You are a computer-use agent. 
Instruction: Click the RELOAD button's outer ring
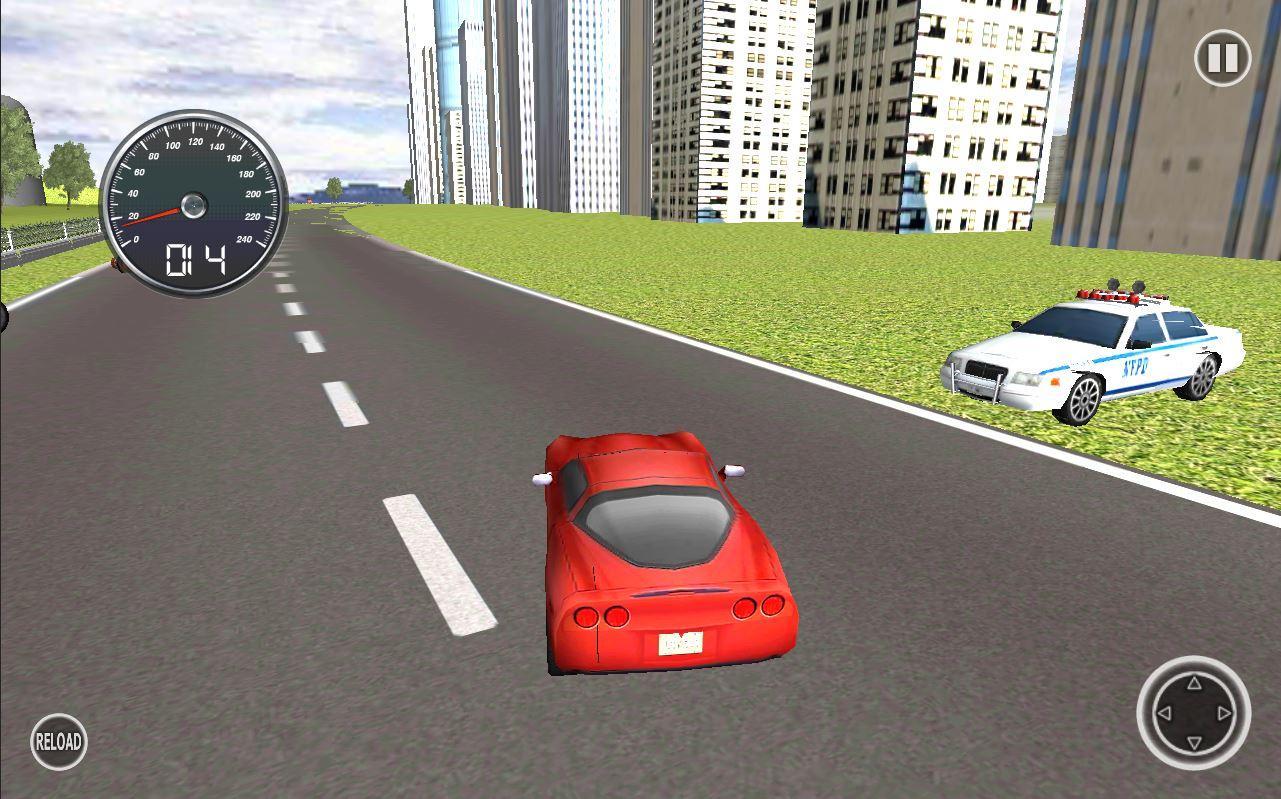58,741
